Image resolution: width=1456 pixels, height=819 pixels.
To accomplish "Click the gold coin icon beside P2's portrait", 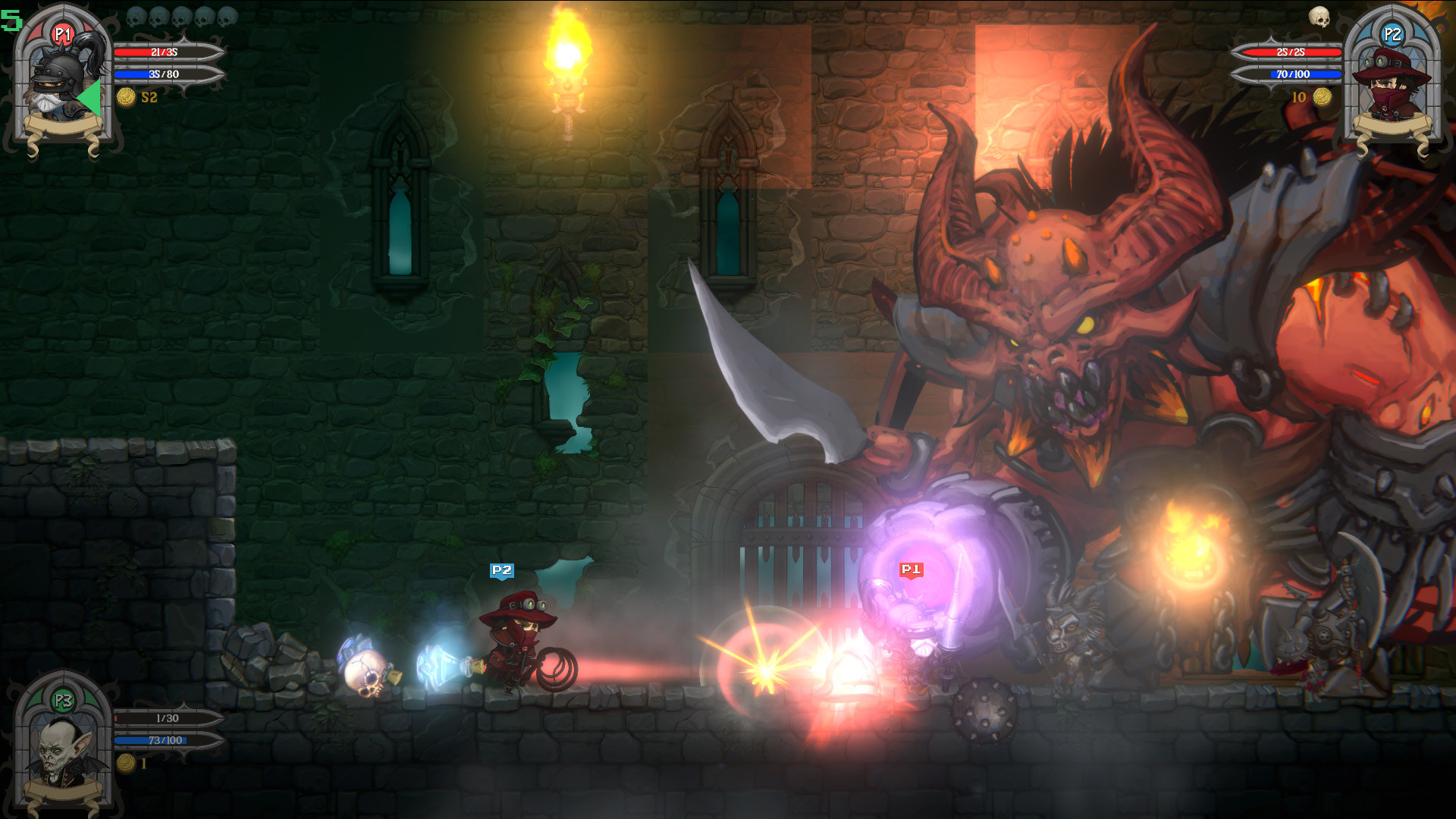I will pyautogui.click(x=1323, y=97).
